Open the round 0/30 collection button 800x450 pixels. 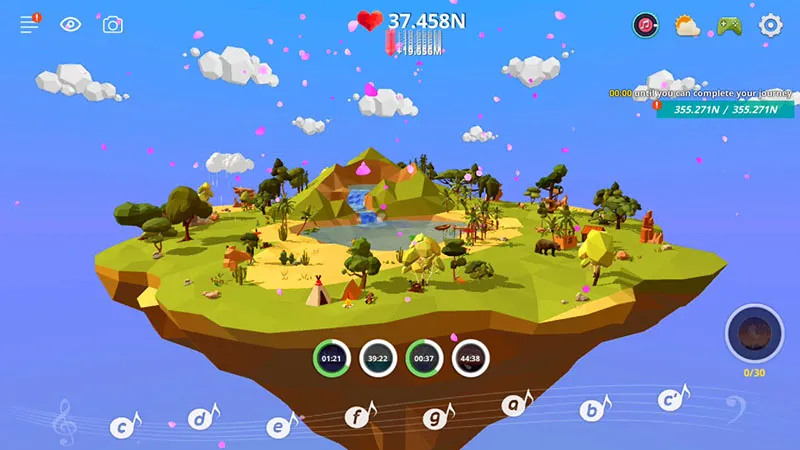(x=754, y=334)
